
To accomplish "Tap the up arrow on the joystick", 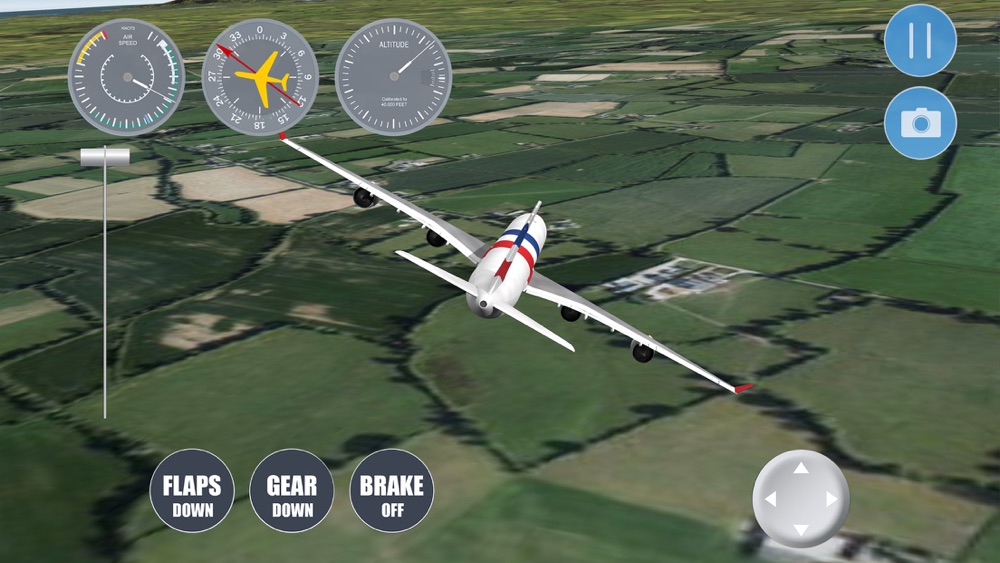I will pyautogui.click(x=800, y=468).
